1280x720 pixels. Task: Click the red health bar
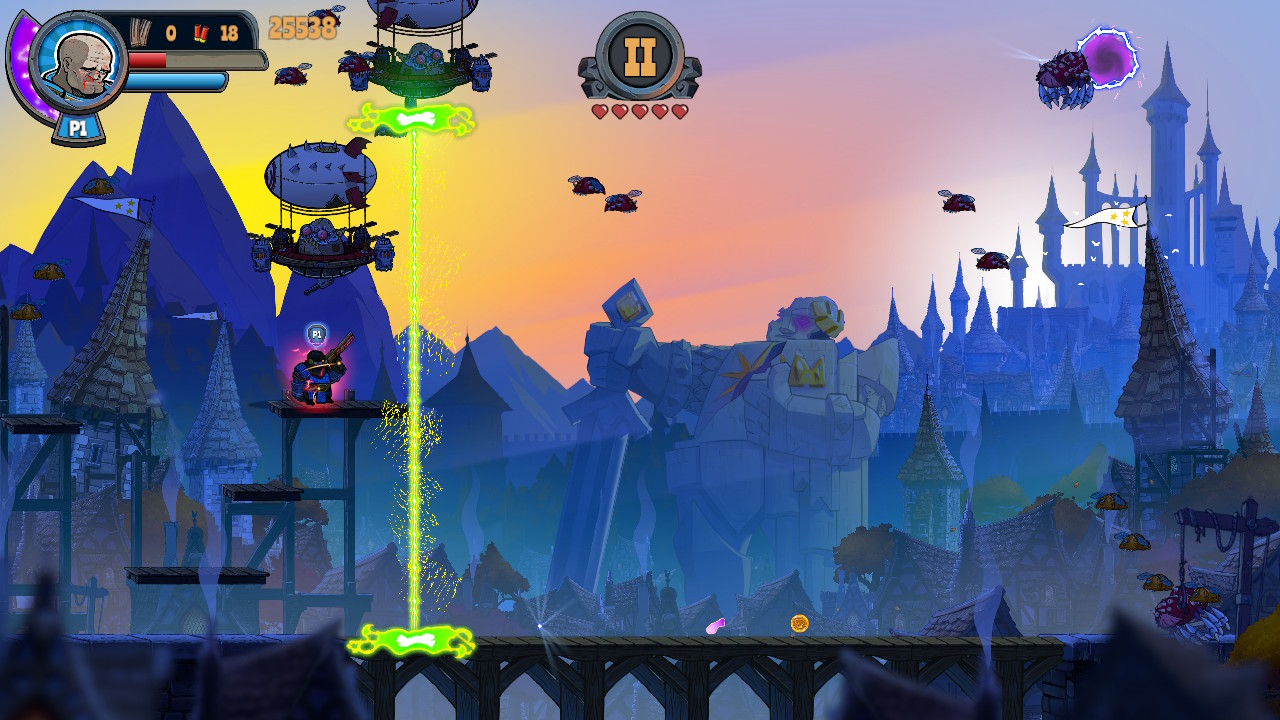click(x=147, y=58)
